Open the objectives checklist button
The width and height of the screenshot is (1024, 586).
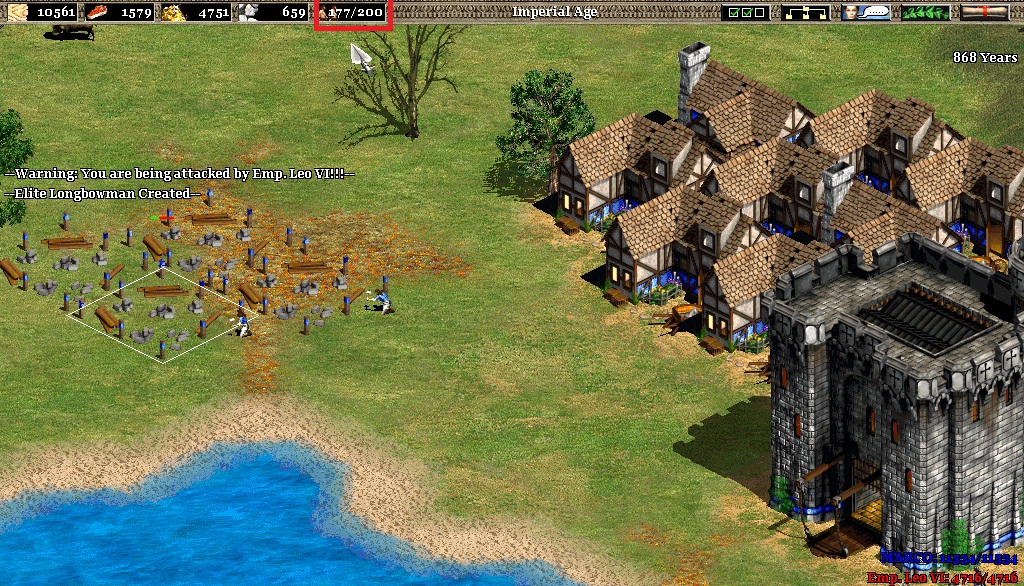pos(745,12)
